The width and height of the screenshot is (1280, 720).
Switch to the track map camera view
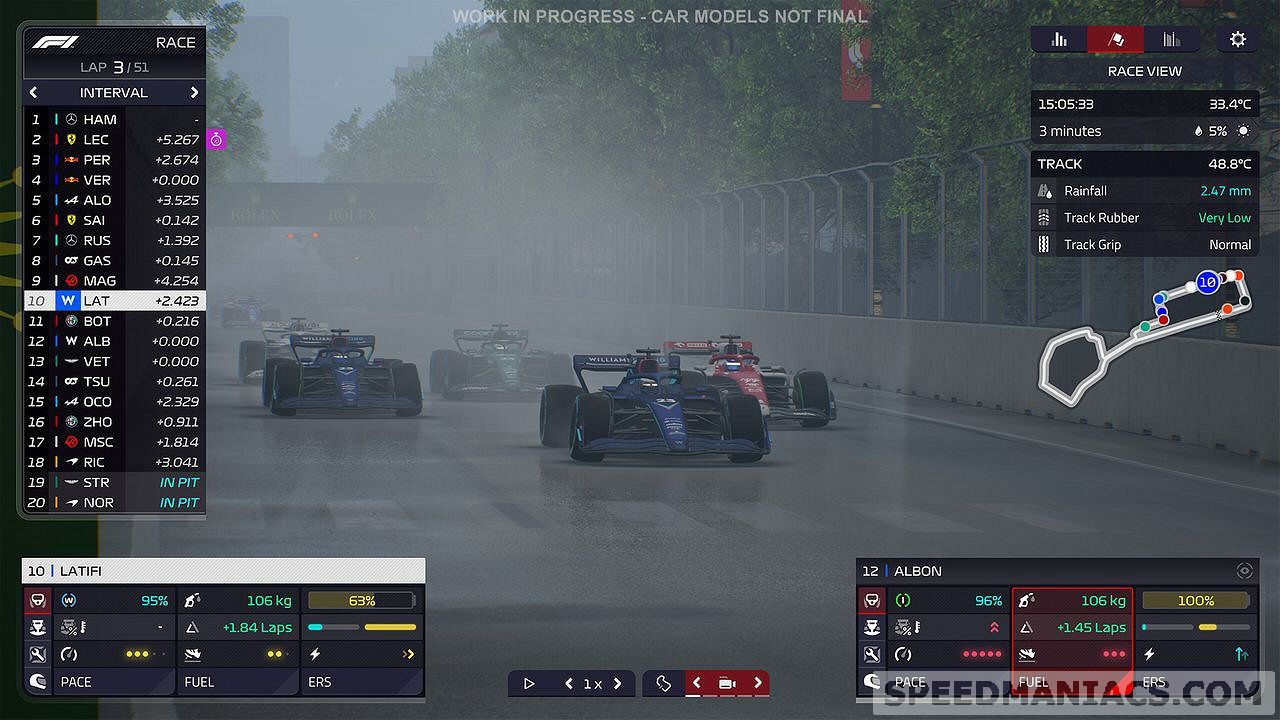(x=663, y=684)
